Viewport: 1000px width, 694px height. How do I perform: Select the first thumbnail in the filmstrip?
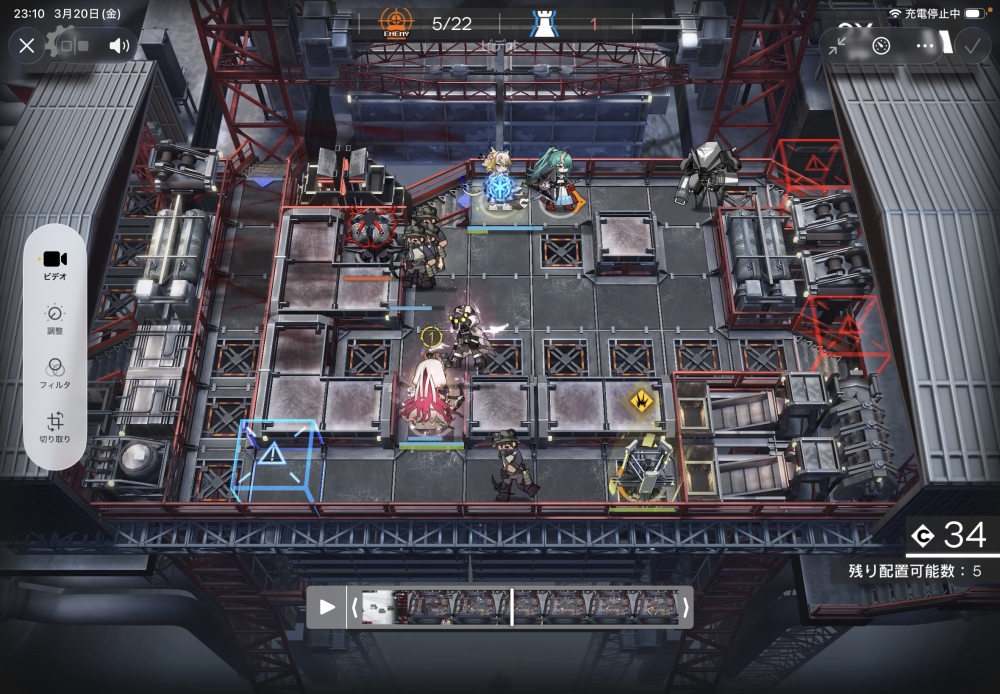378,607
